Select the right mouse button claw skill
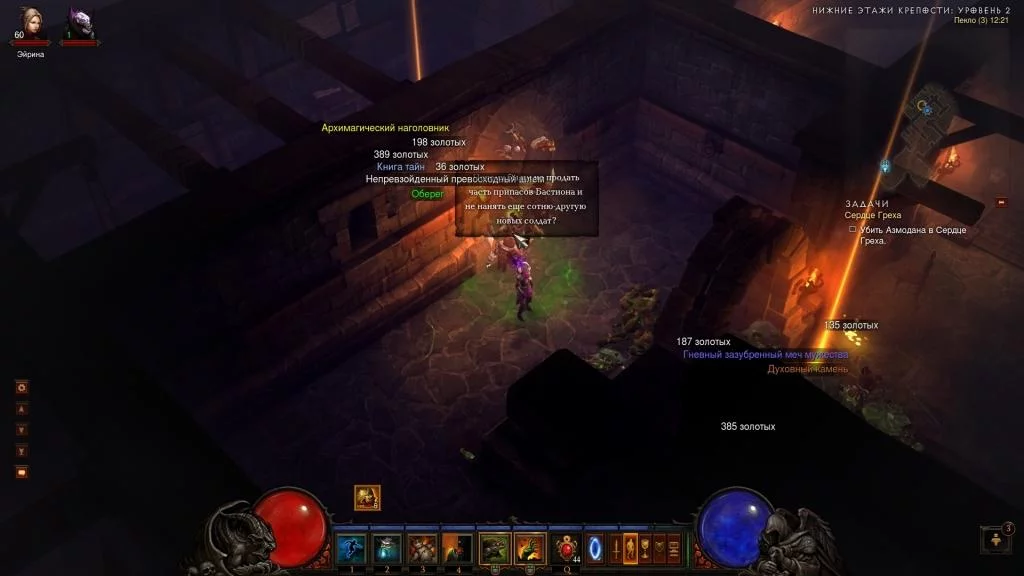 529,547
